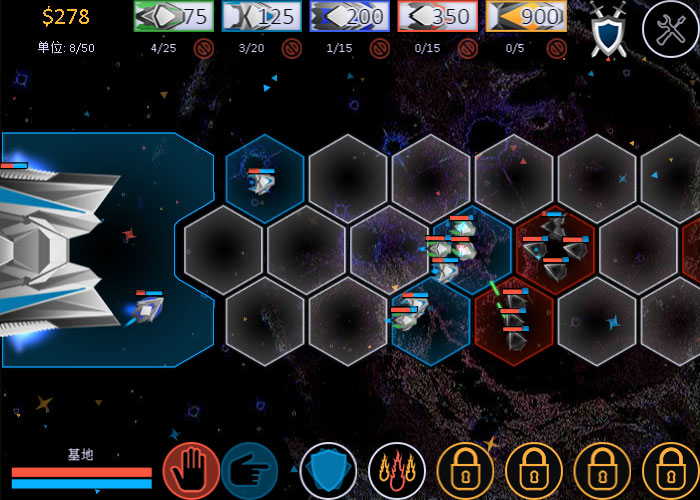The width and height of the screenshot is (700, 500).
Task: Choose the blue pointing-hand command
Action: click(249, 470)
